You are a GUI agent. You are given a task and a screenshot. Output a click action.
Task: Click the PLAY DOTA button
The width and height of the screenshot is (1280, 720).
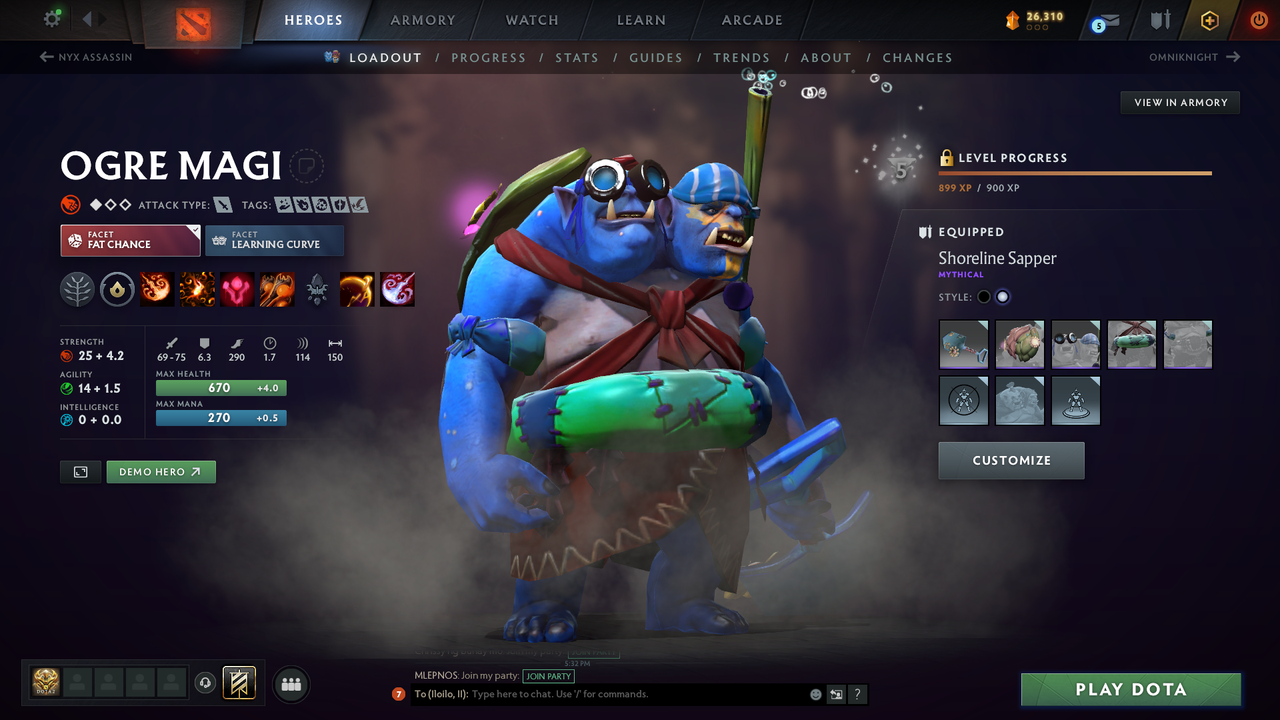pyautogui.click(x=1130, y=689)
